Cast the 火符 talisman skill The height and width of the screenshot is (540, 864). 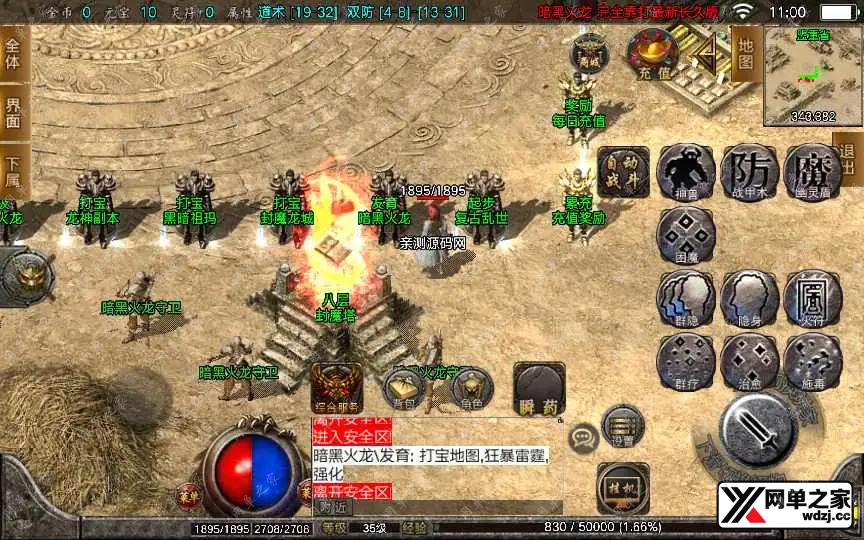click(x=813, y=299)
